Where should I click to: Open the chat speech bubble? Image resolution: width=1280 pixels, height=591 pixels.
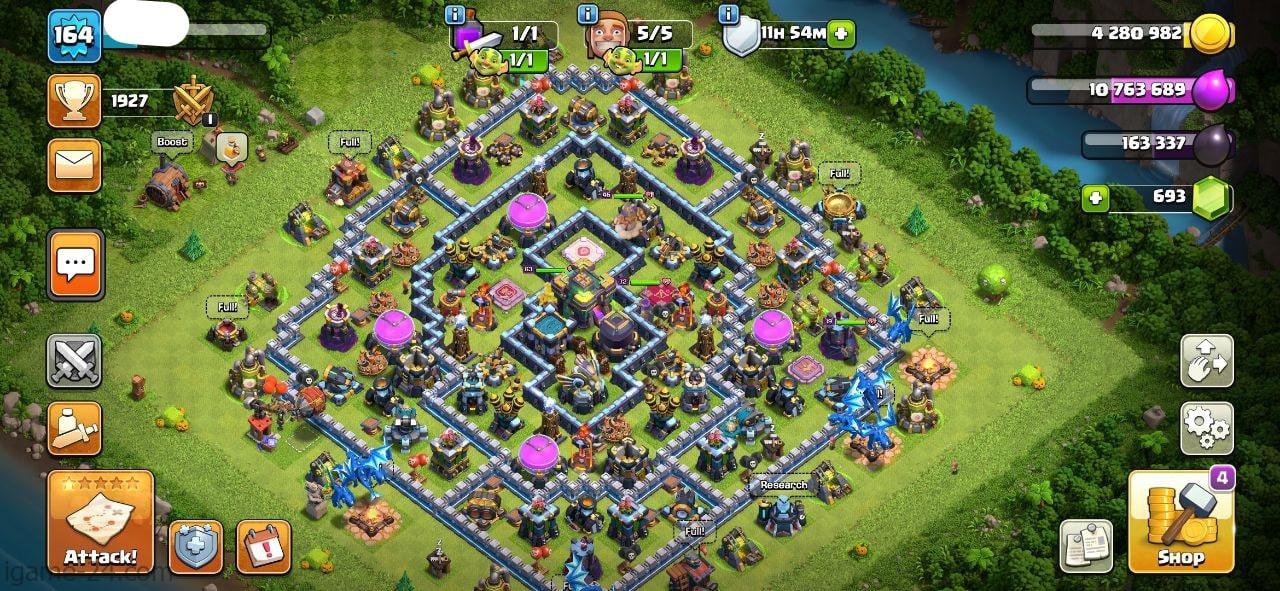pyautogui.click(x=75, y=265)
